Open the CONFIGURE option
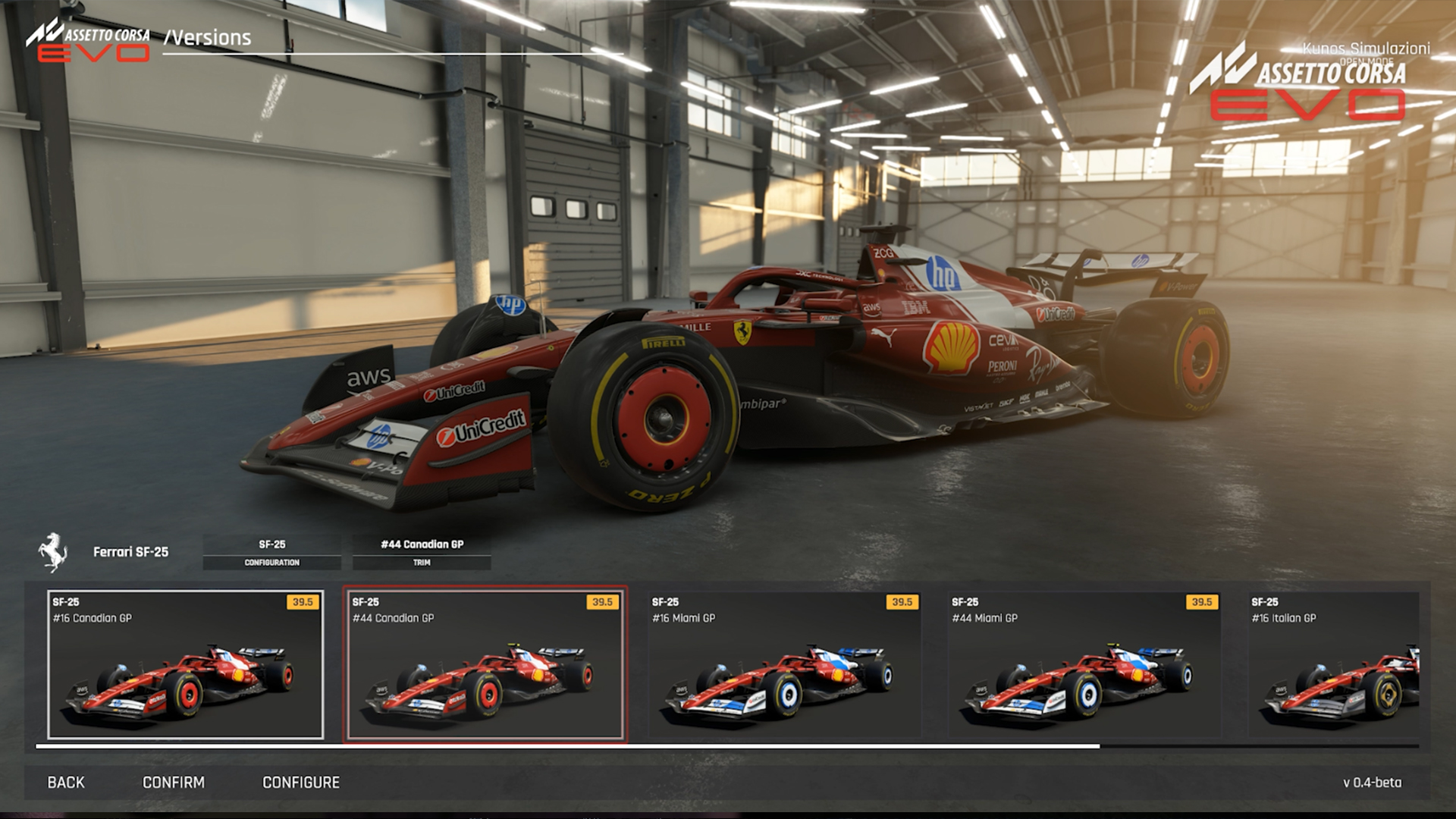1456x819 pixels. point(301,782)
